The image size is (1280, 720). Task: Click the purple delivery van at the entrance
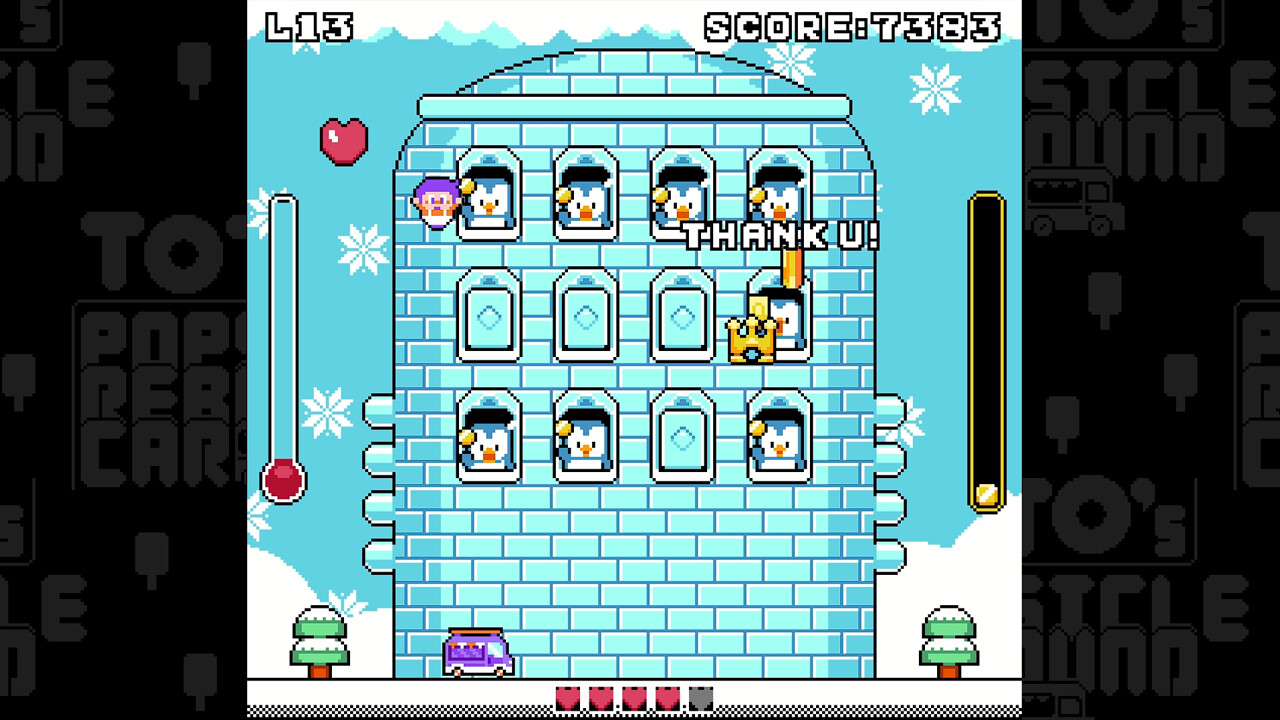477,650
